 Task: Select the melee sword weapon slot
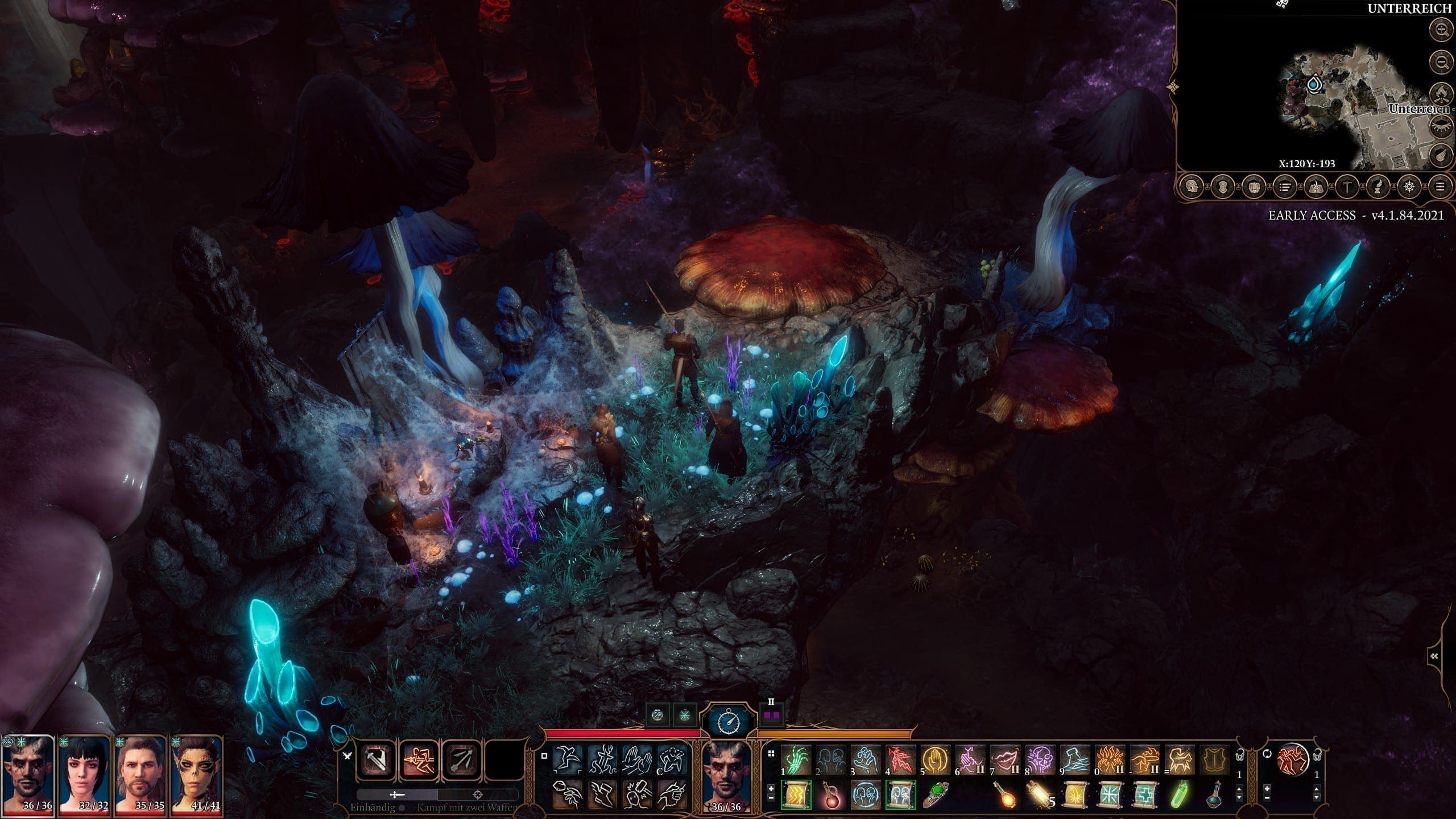378,760
